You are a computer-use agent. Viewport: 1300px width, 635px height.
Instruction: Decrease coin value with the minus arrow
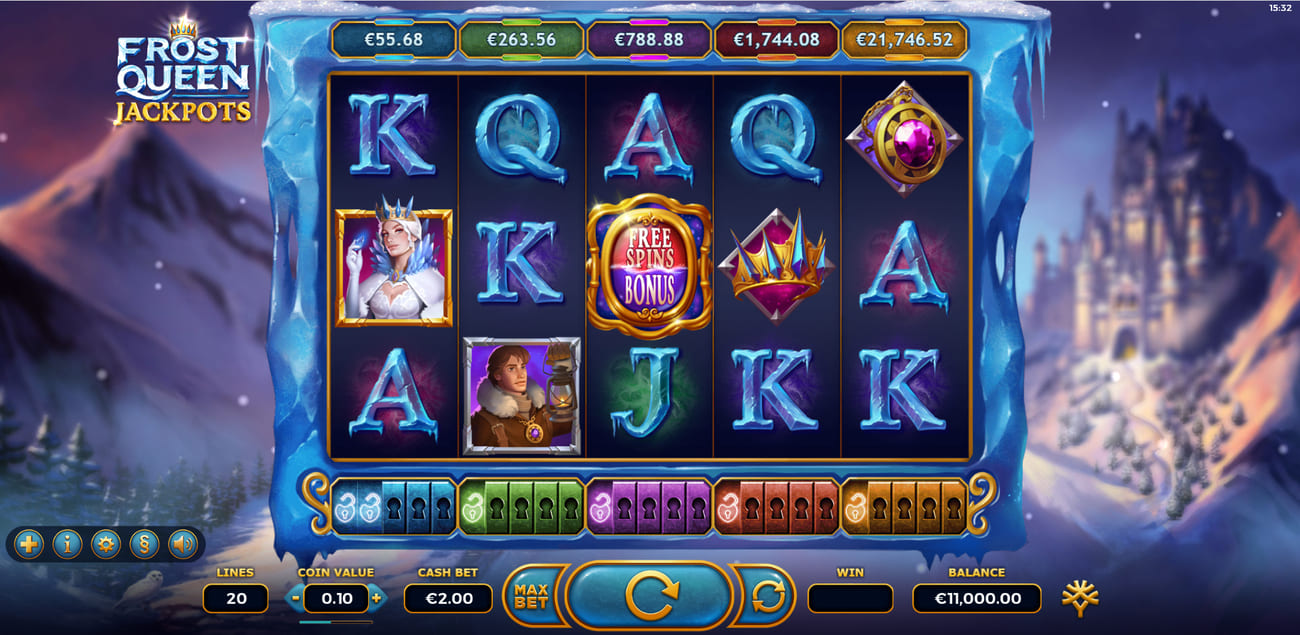(294, 598)
